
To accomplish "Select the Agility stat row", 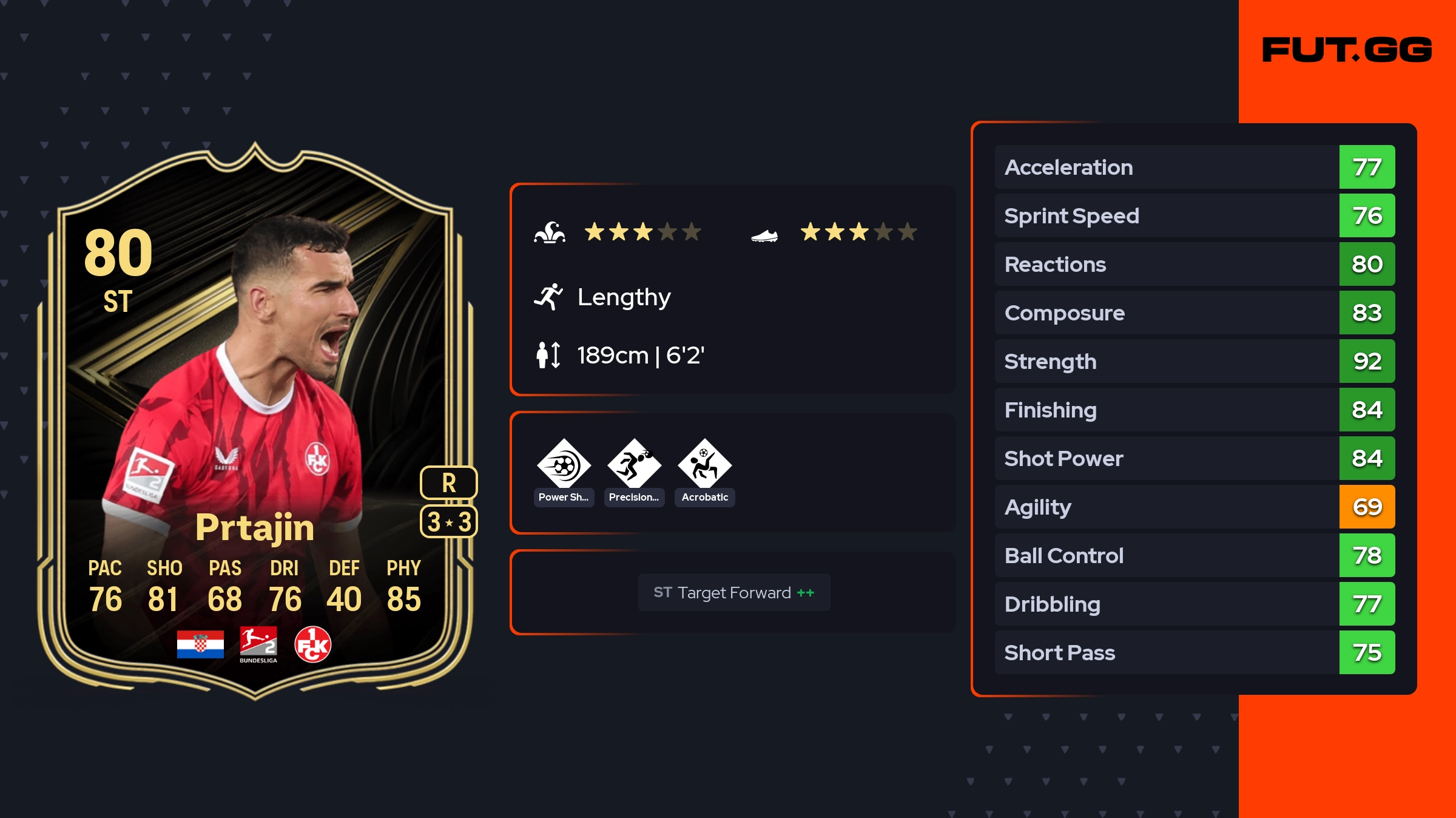I will click(x=1195, y=507).
